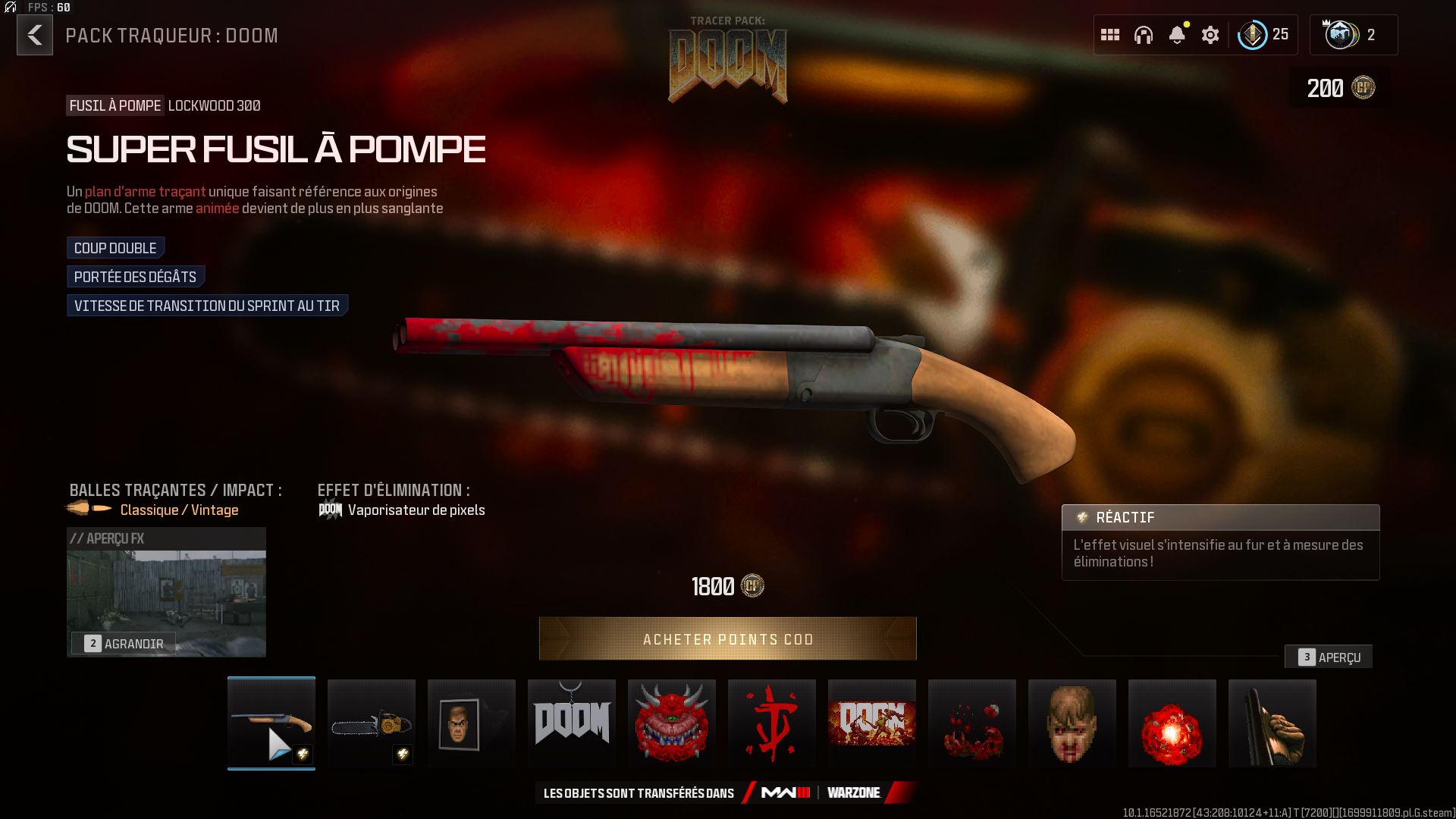Choose the hand holding shotgun item
Viewport: 1456px width, 819px height.
pos(1272,723)
